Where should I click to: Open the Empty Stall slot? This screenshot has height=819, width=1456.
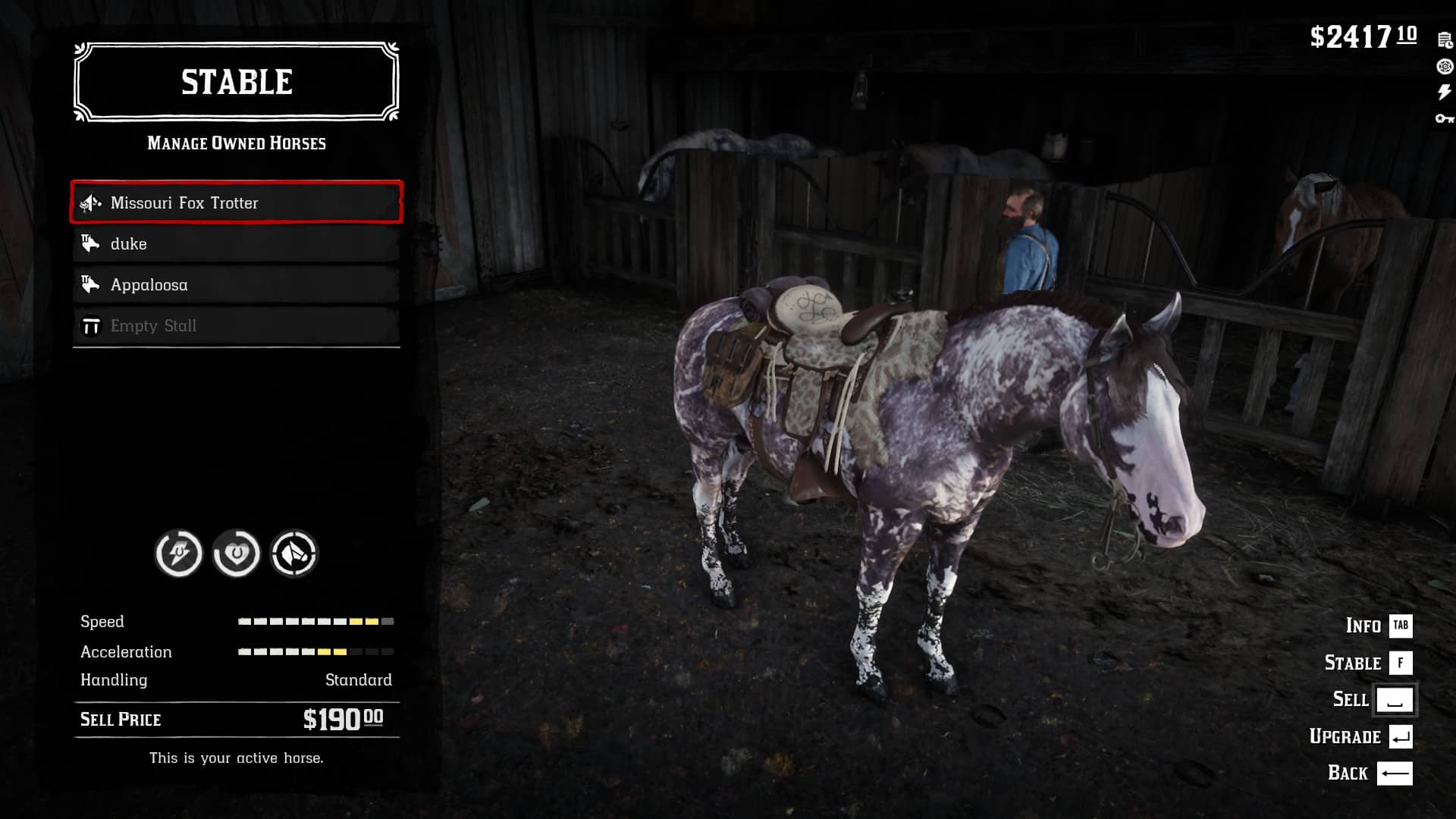(235, 325)
